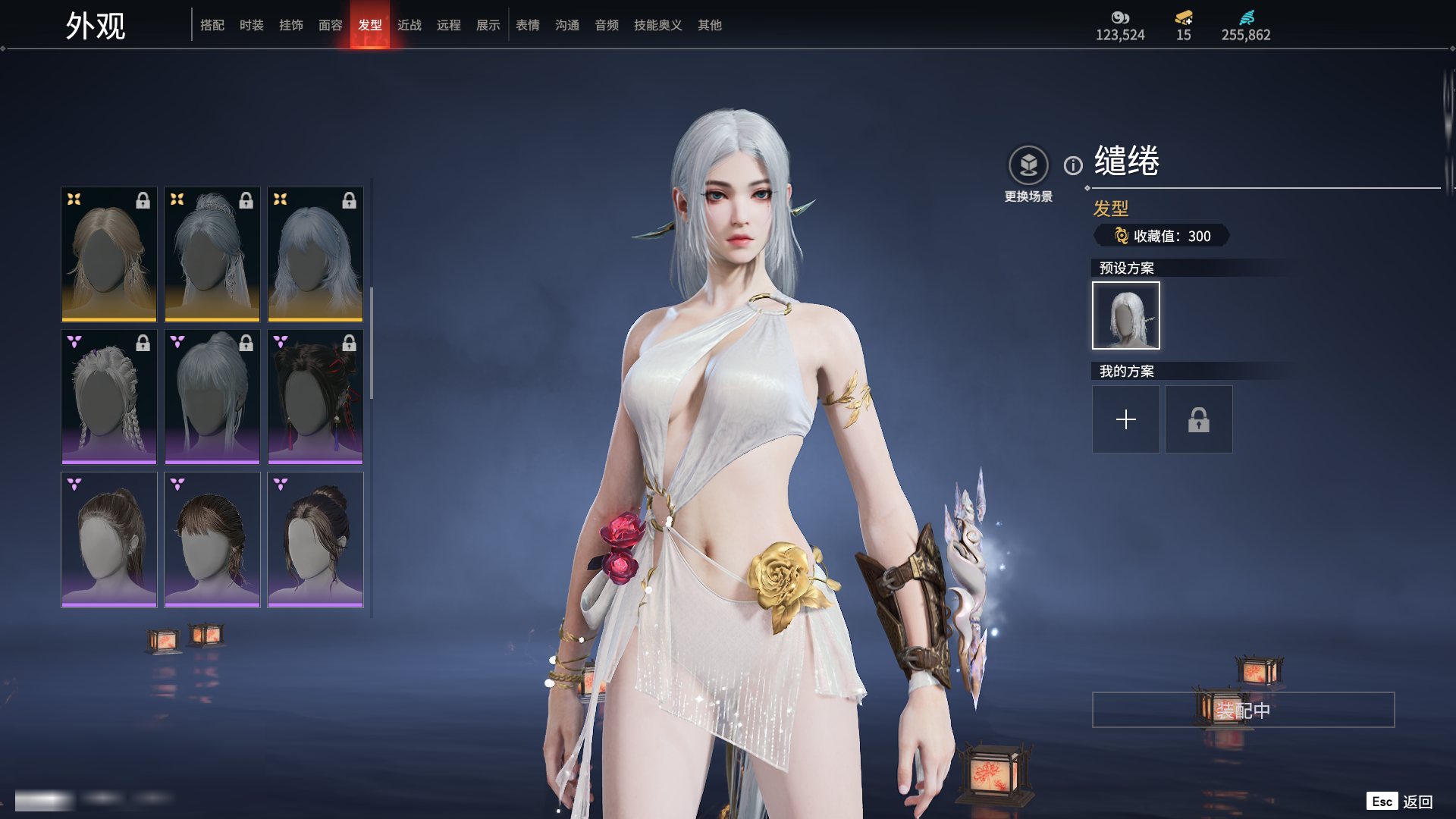Select the 挂饰 tab
Image resolution: width=1456 pixels, height=819 pixels.
pos(290,25)
